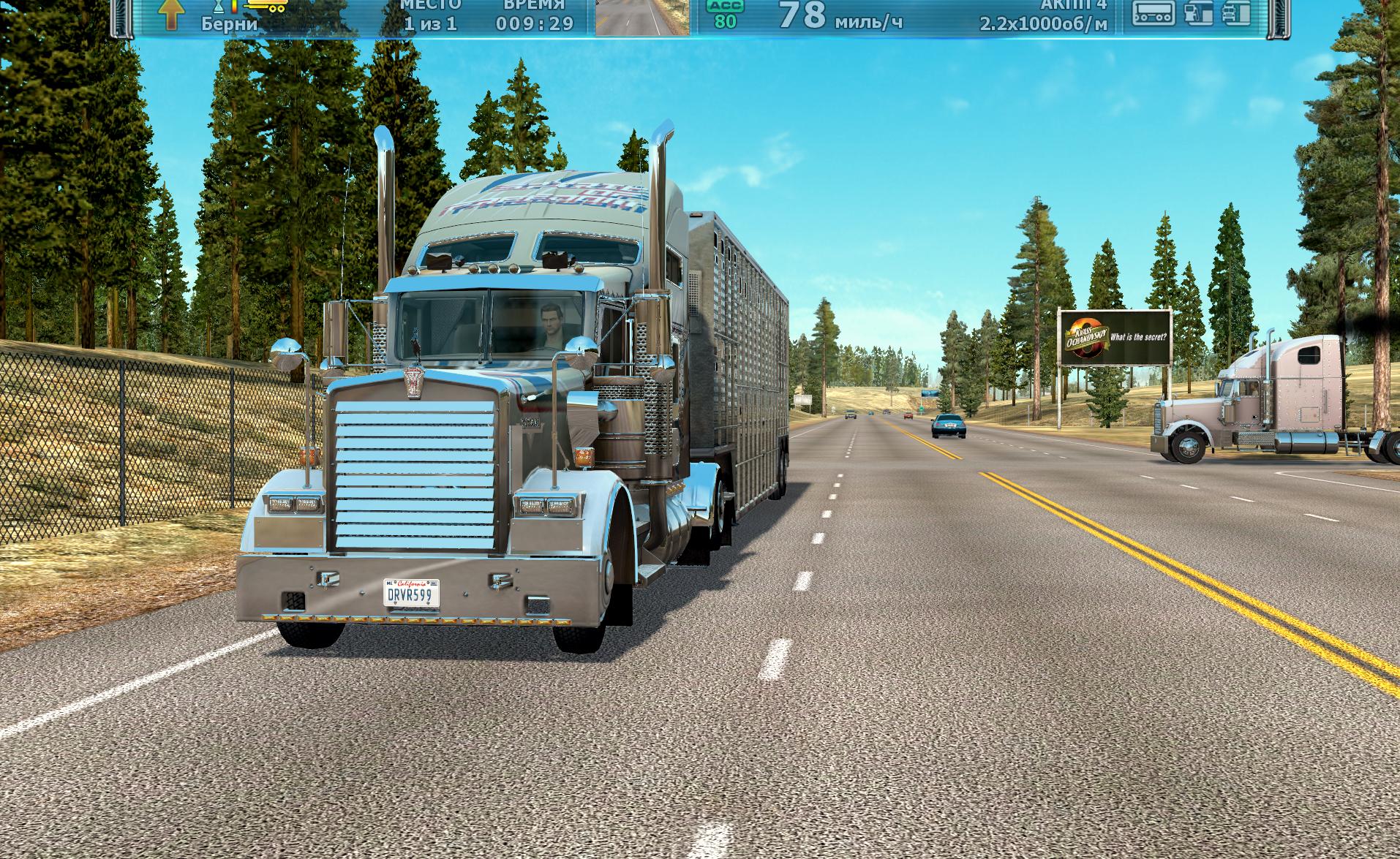Select the yellow navigation arrow

tap(170, 14)
